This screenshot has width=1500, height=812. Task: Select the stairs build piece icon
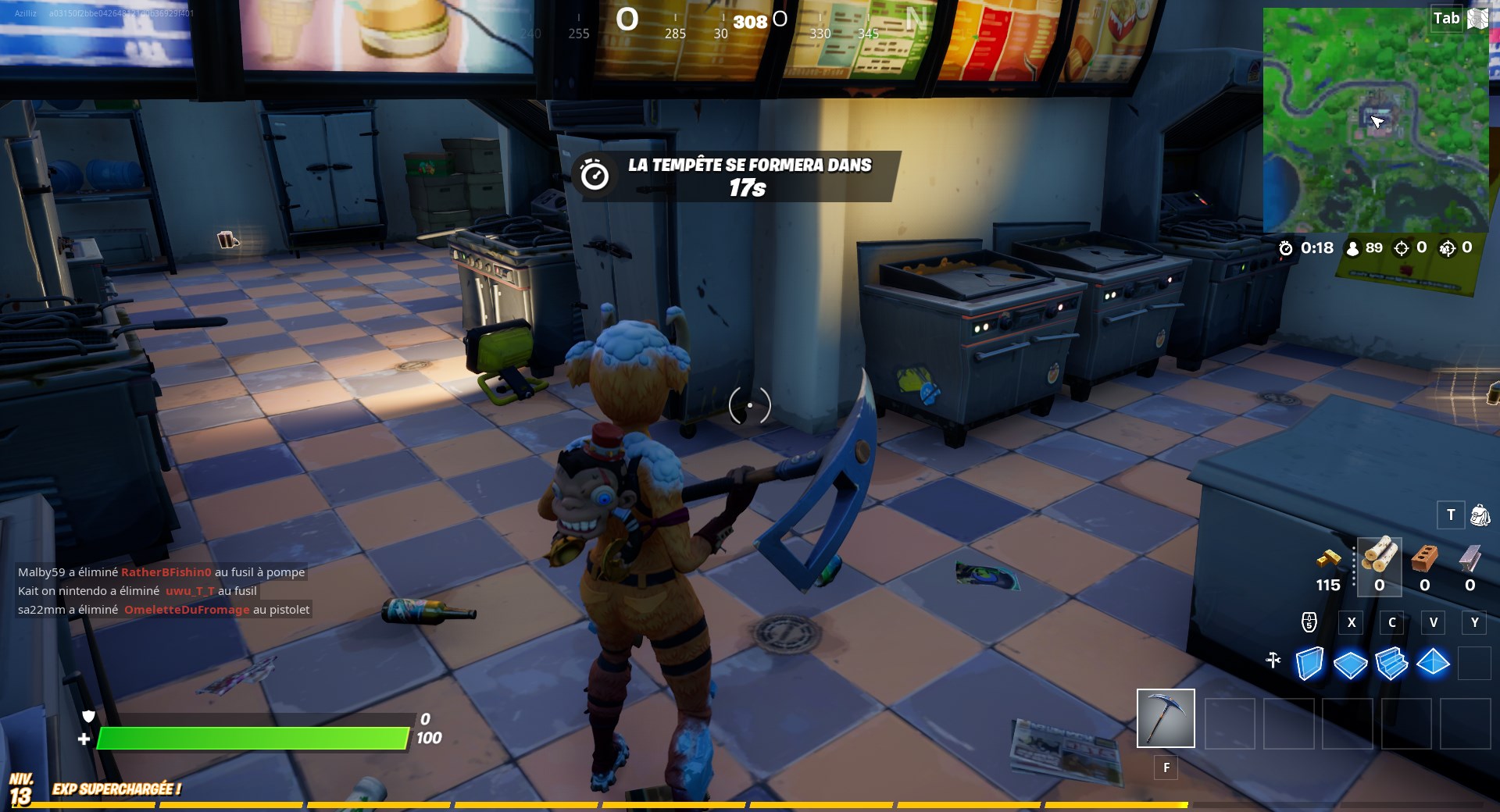pos(1391,664)
